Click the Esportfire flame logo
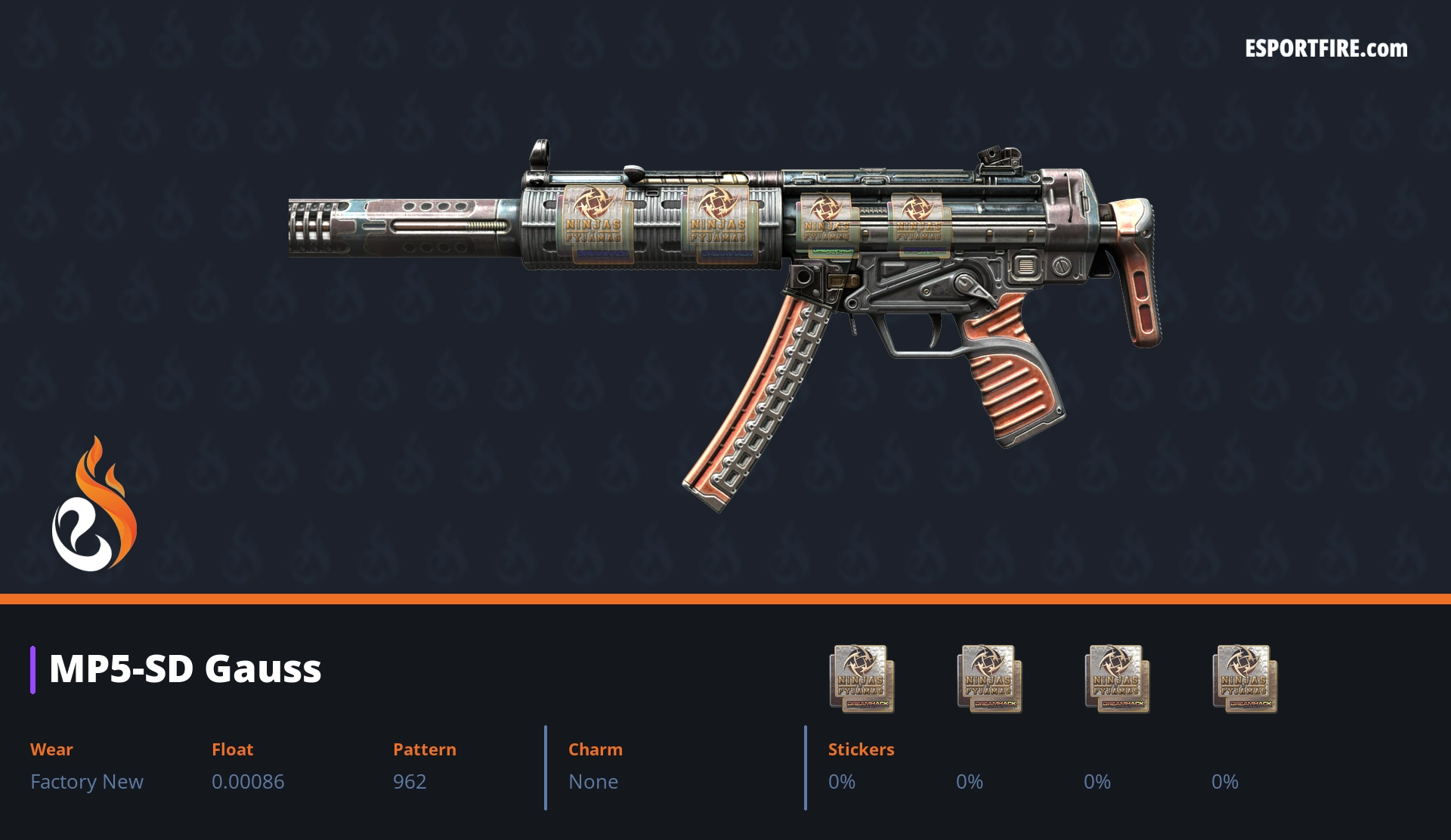 (x=94, y=505)
